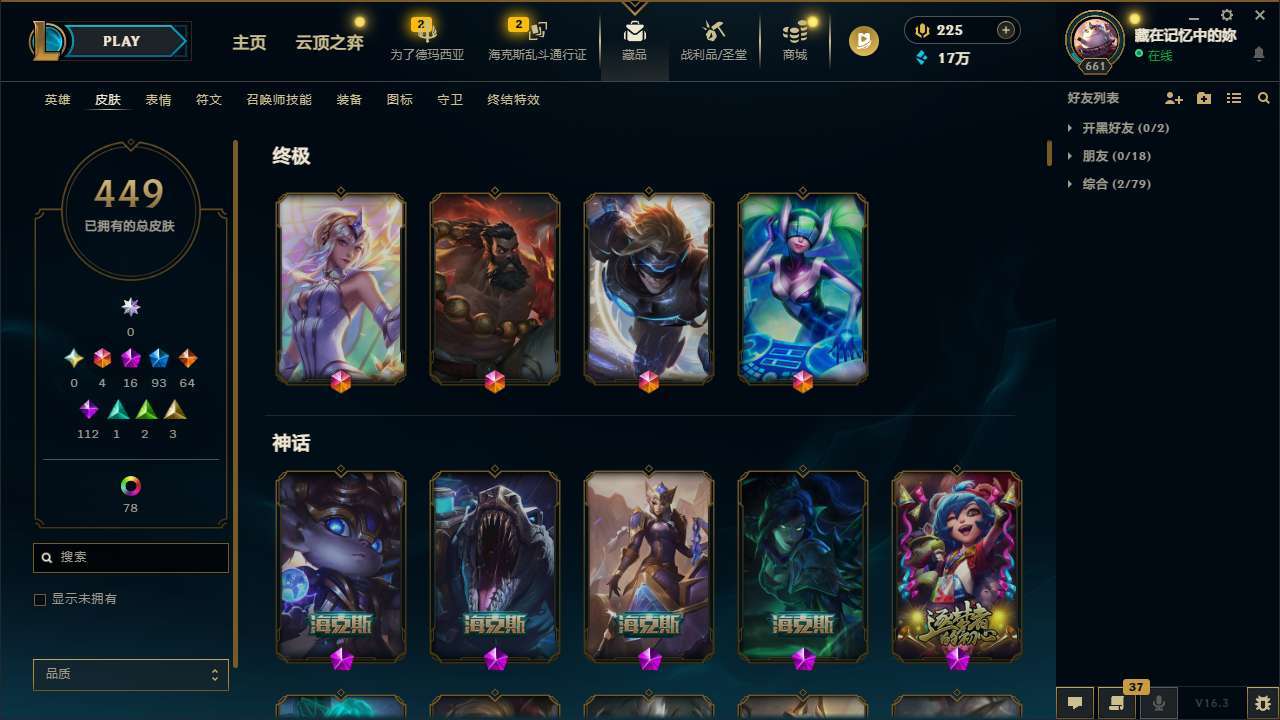Viewport: 1280px width, 720px height.
Task: Open the add friend icon
Action: click(x=1175, y=98)
